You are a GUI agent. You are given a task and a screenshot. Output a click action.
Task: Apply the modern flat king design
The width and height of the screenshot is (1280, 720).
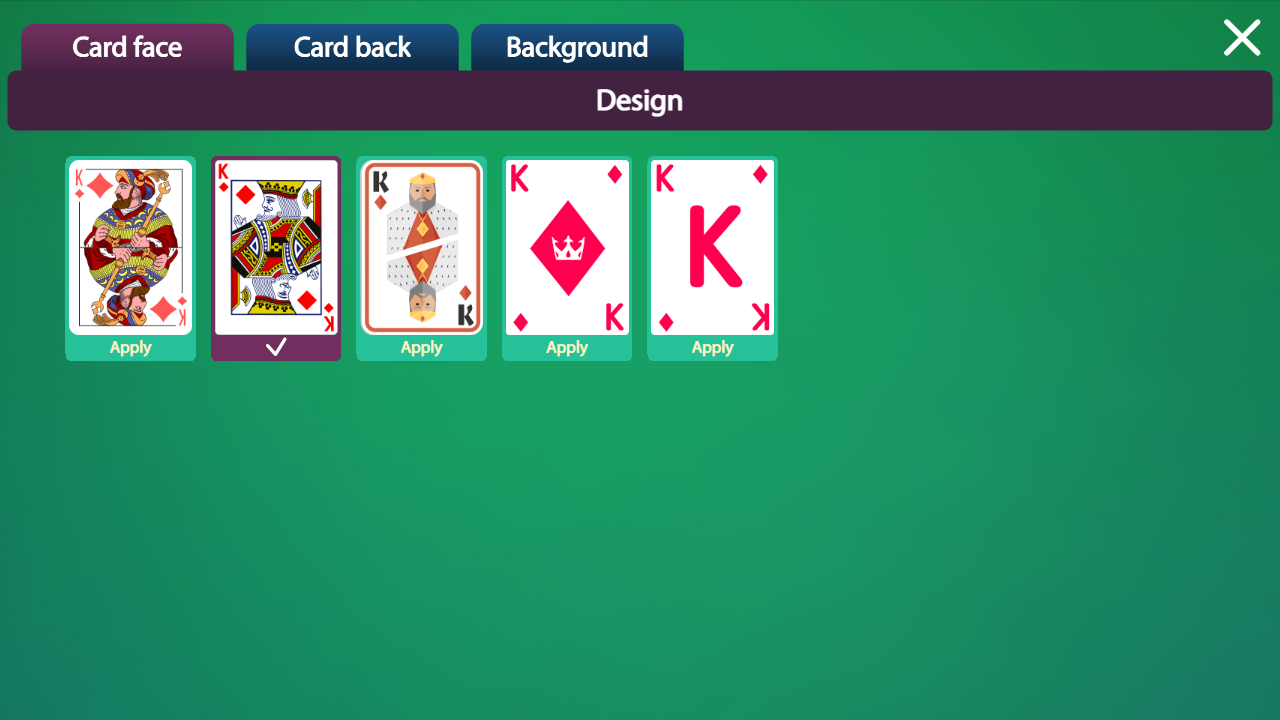421,347
